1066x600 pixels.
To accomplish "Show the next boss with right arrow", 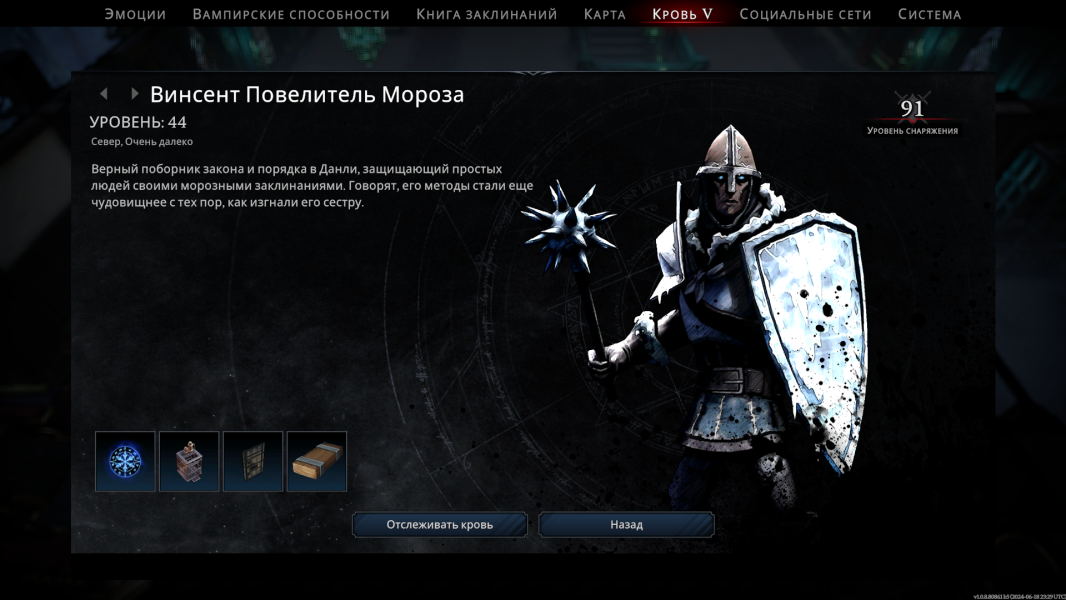I will 134,94.
